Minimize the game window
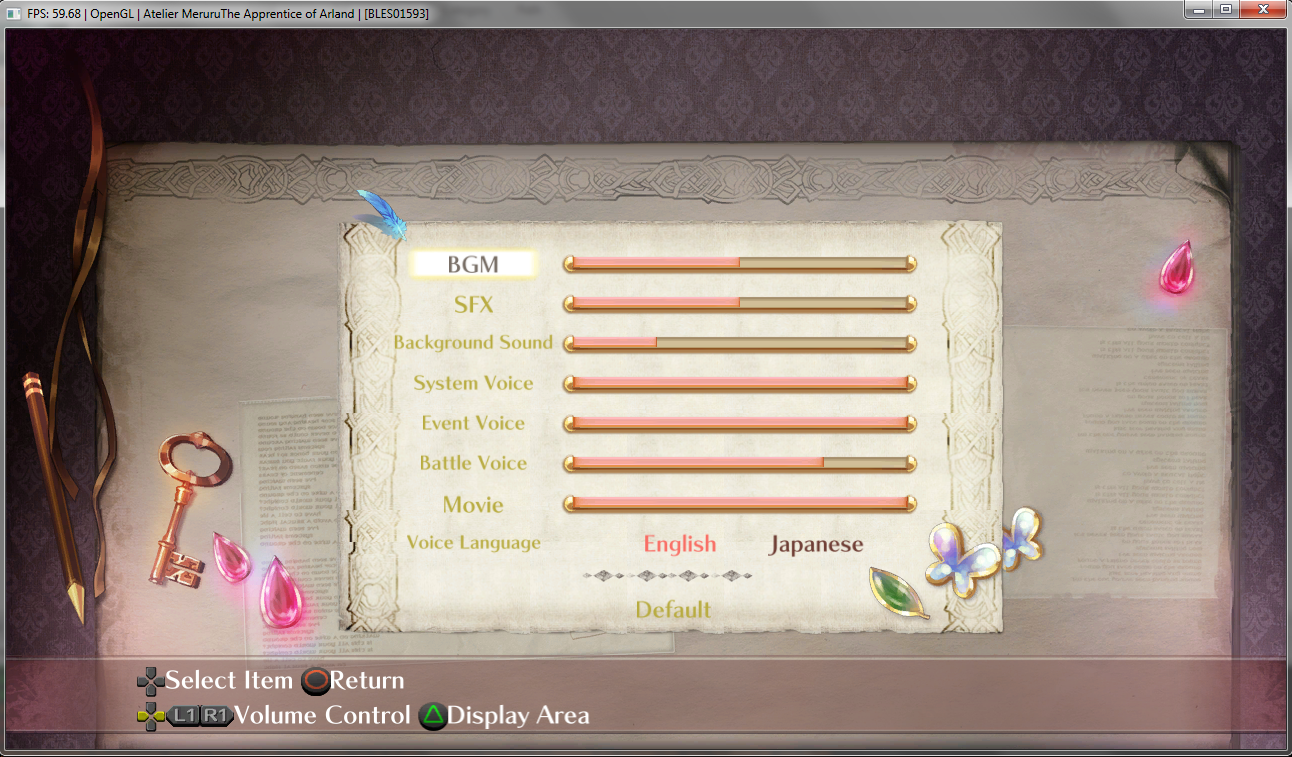 click(x=1198, y=9)
